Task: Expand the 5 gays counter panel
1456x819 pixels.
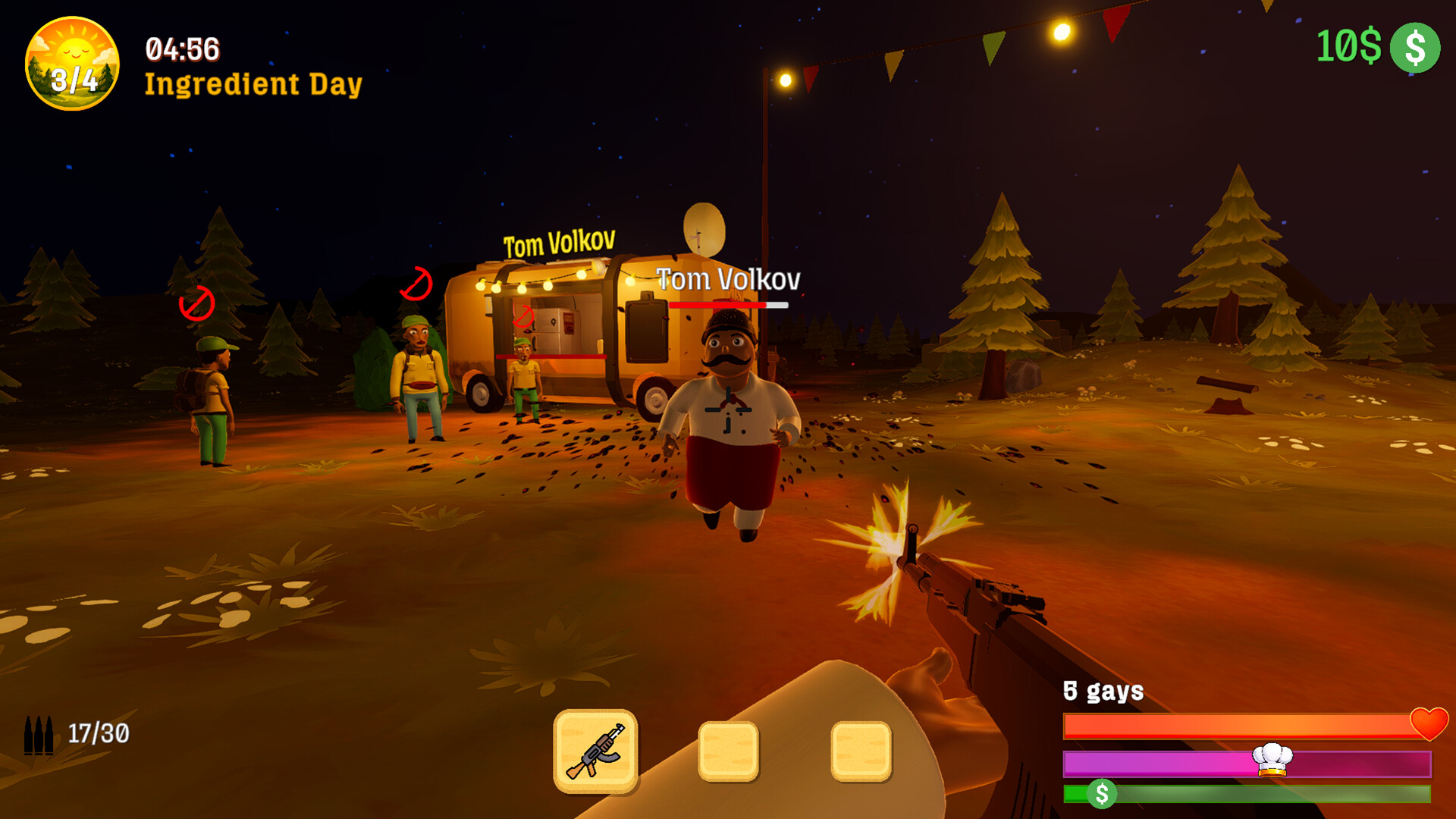Action: (x=1103, y=692)
